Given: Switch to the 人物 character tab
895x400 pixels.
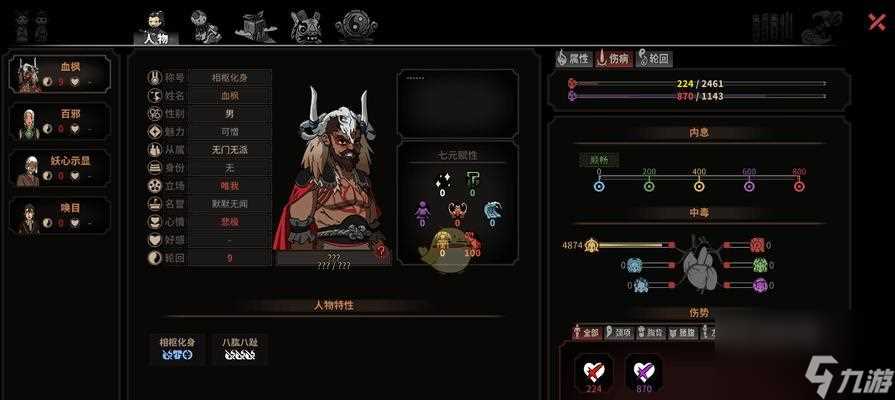Looking at the screenshot, I should [156, 28].
